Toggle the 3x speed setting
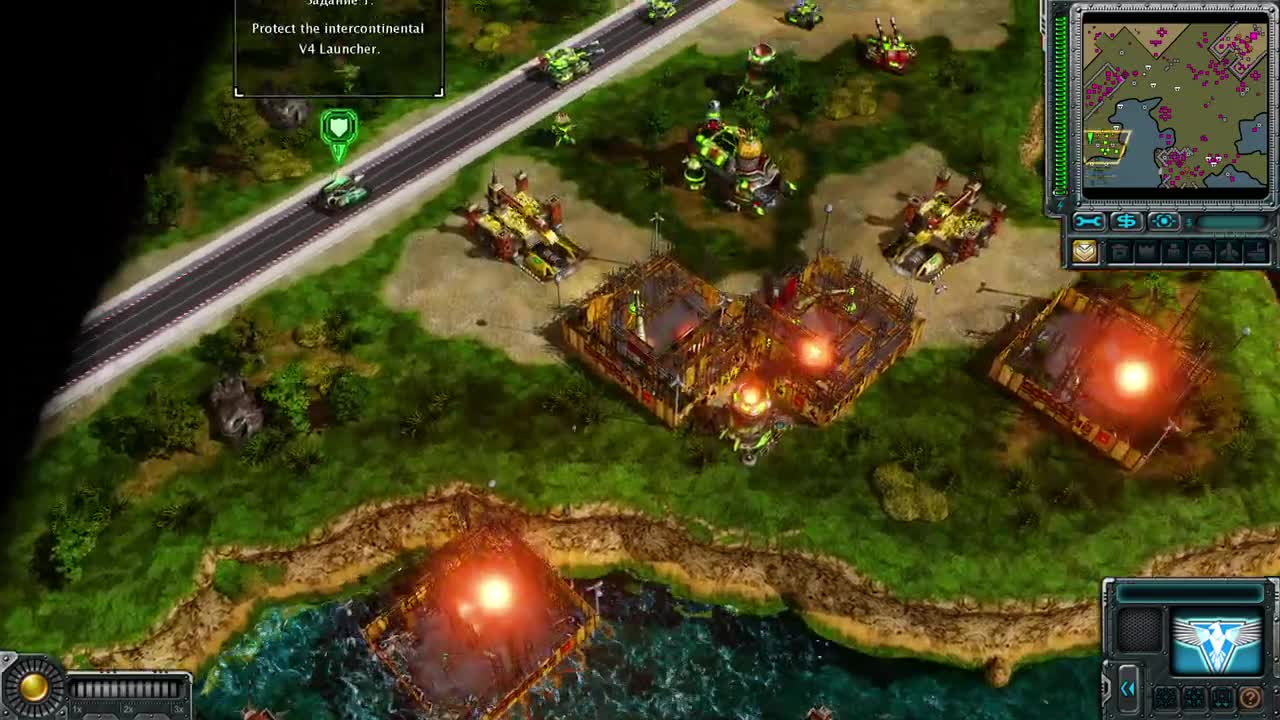 point(178,710)
